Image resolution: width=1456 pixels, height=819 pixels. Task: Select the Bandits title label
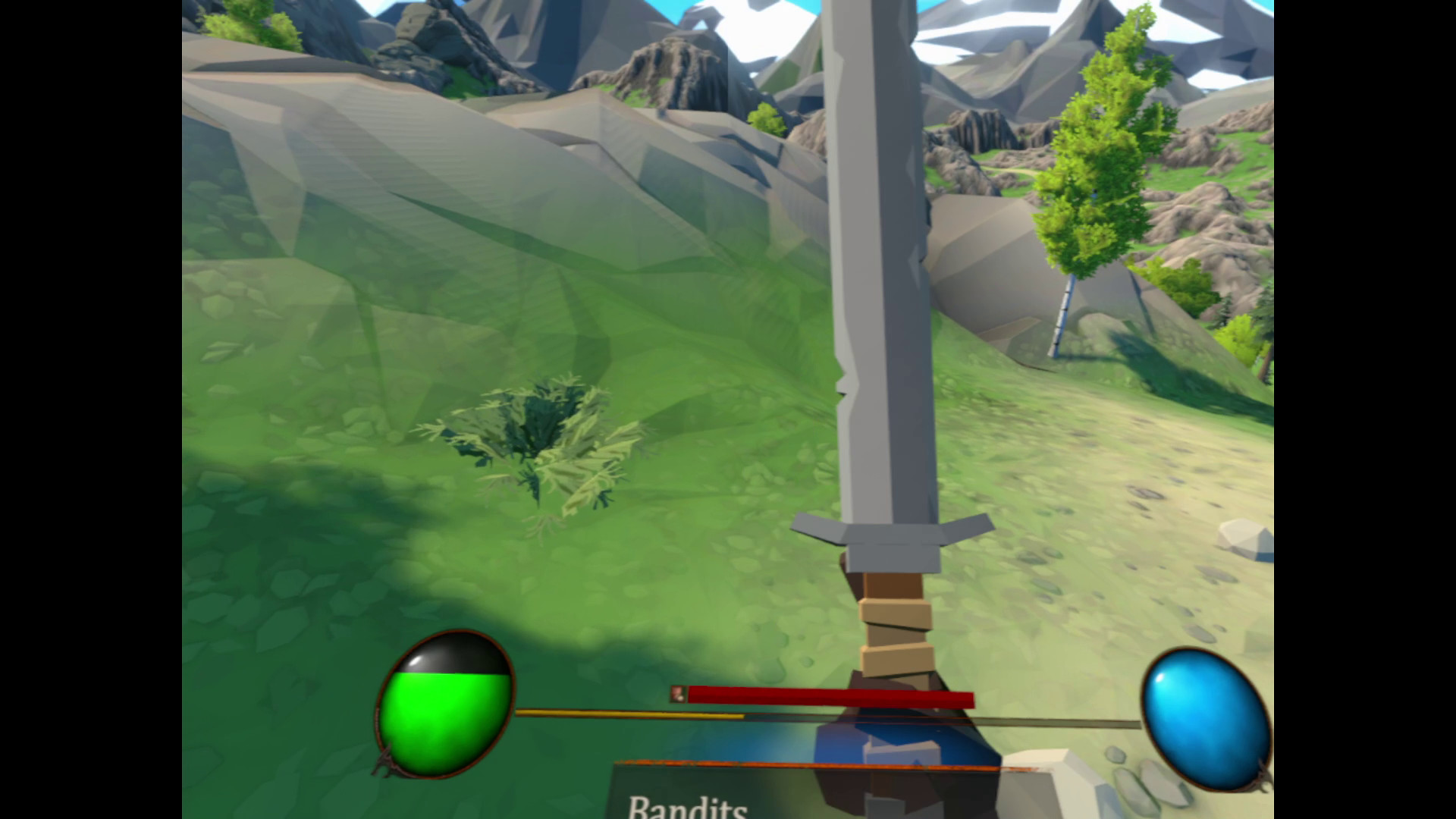(x=686, y=810)
